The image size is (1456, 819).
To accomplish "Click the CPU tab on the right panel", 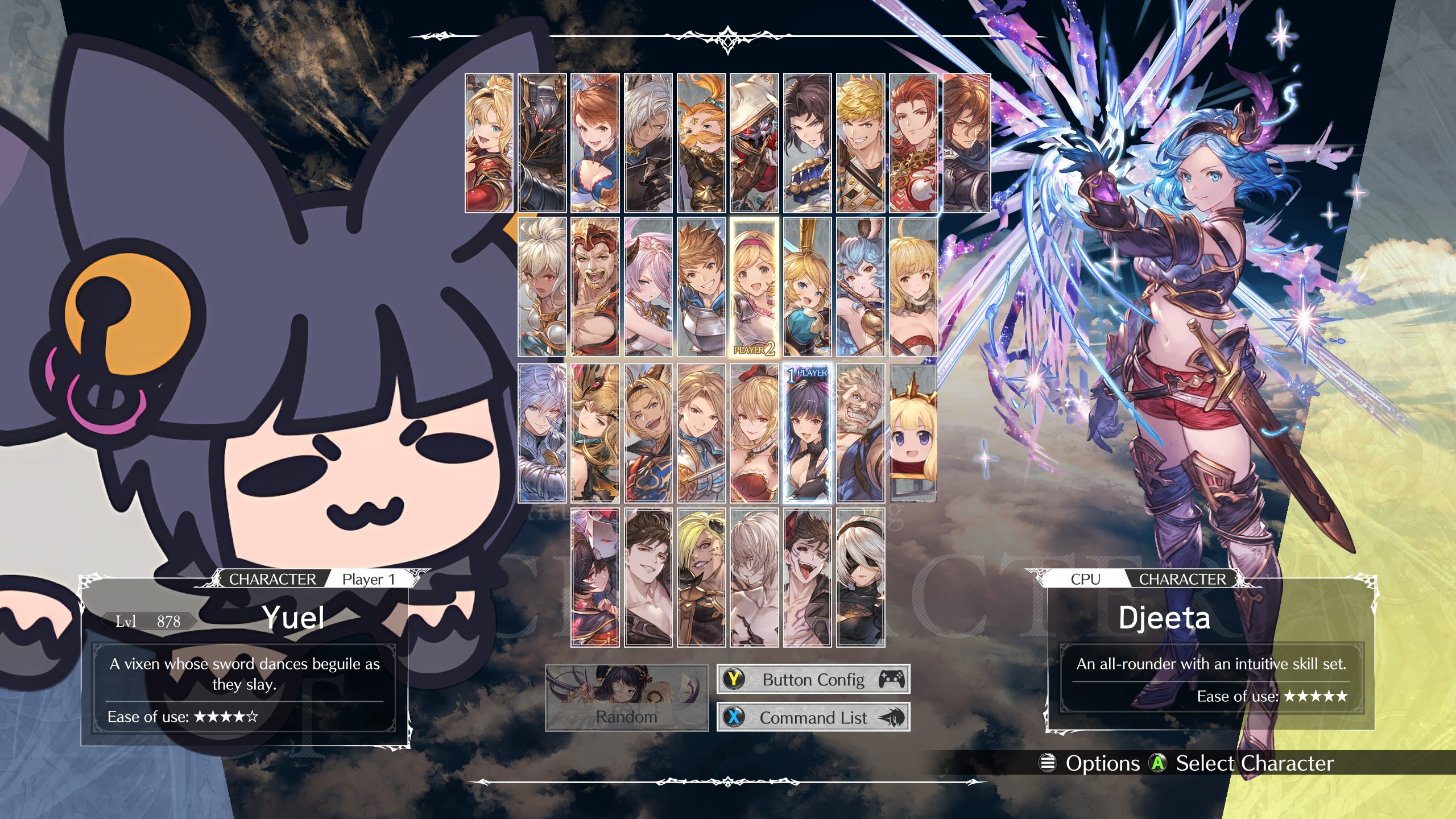I will tap(1085, 579).
